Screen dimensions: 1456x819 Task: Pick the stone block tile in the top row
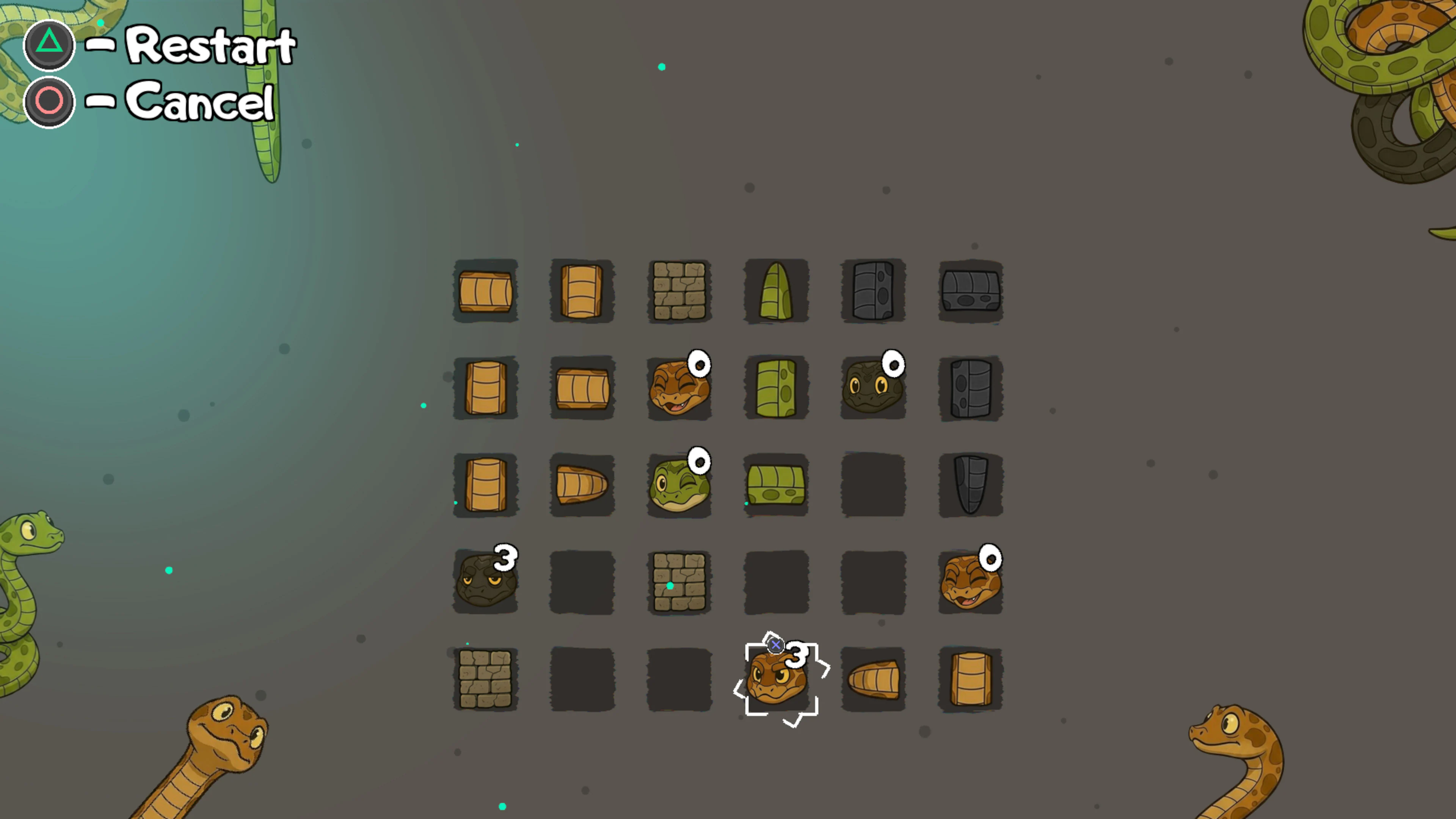tap(679, 291)
